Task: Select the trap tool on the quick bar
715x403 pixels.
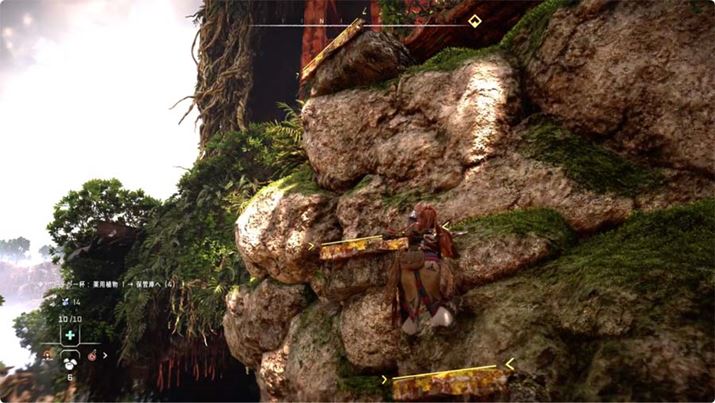Action: coord(47,354)
